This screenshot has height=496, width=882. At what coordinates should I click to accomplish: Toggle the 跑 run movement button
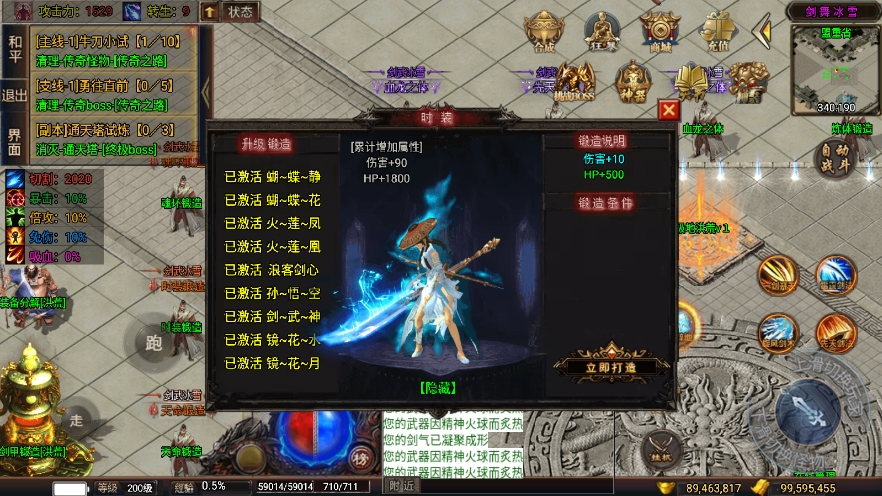point(153,344)
